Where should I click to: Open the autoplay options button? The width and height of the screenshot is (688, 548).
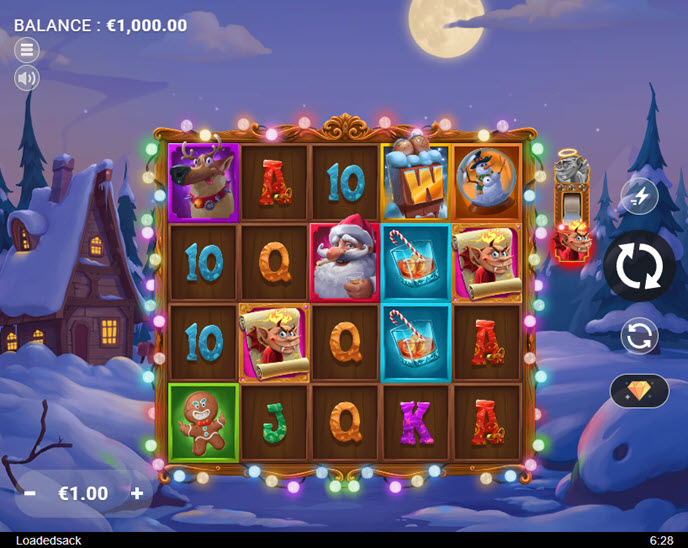638,336
